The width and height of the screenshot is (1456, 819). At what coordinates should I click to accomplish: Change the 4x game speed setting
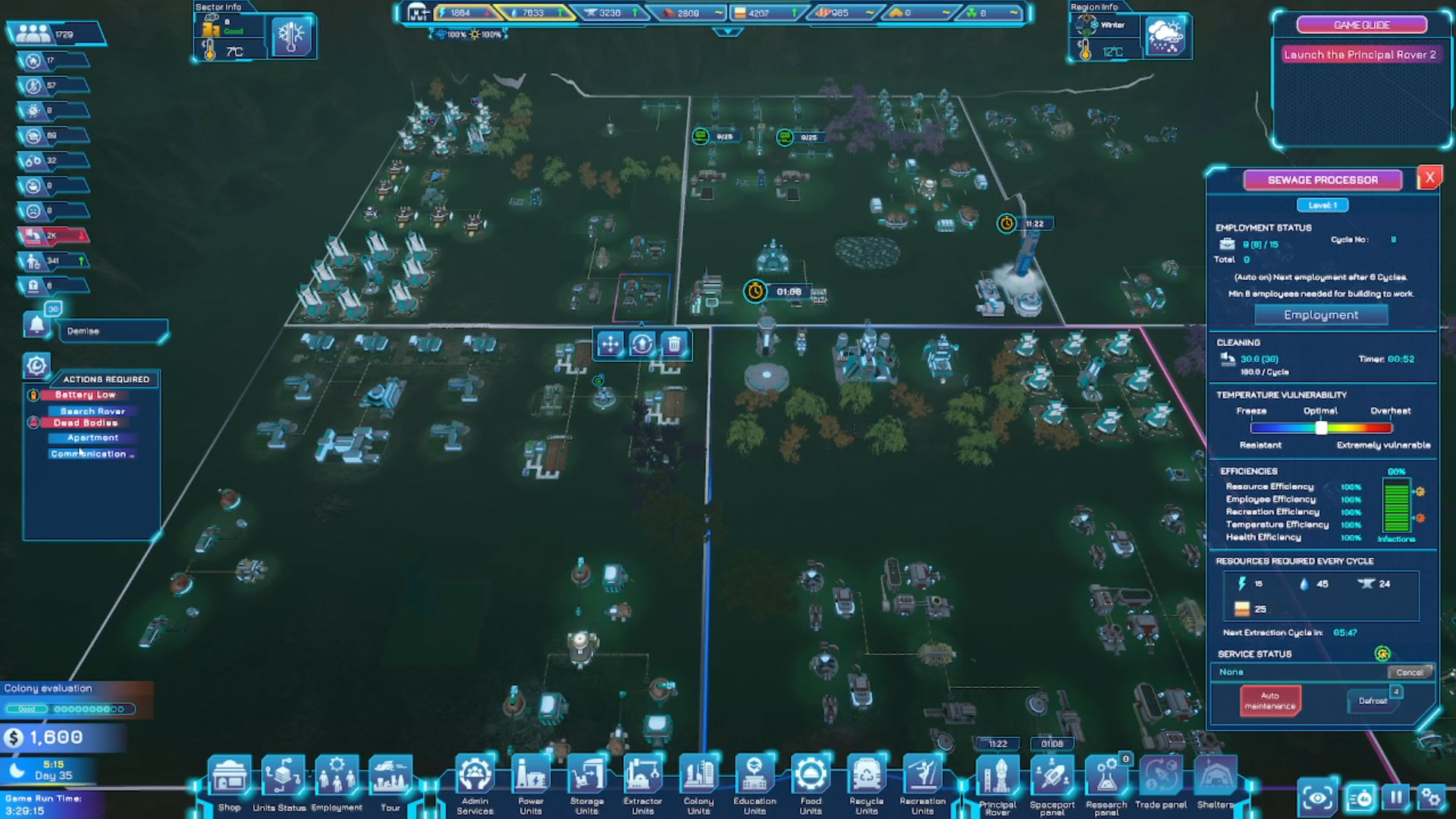pyautogui.click(x=1360, y=798)
